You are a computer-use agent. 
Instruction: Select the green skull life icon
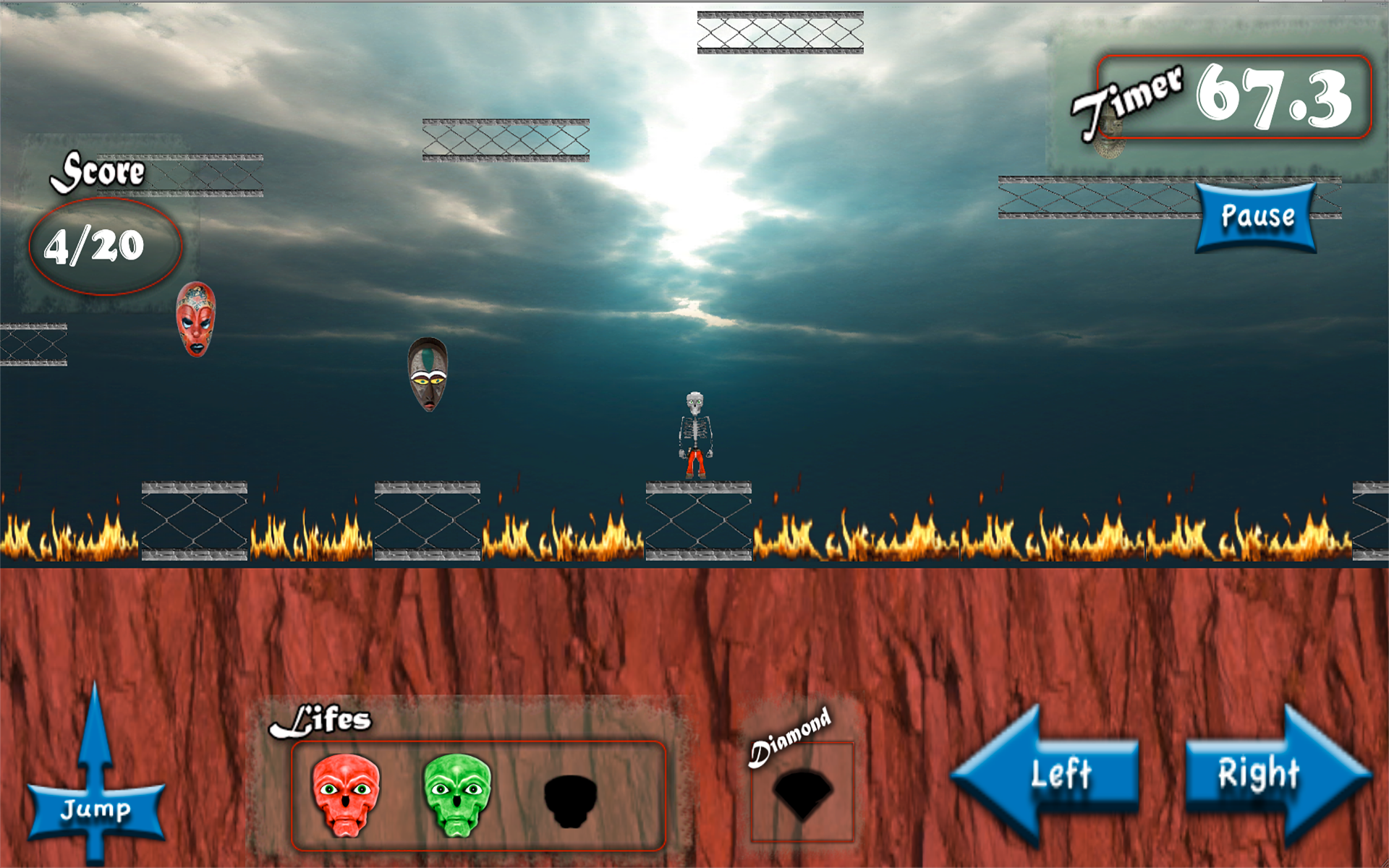pos(456,794)
